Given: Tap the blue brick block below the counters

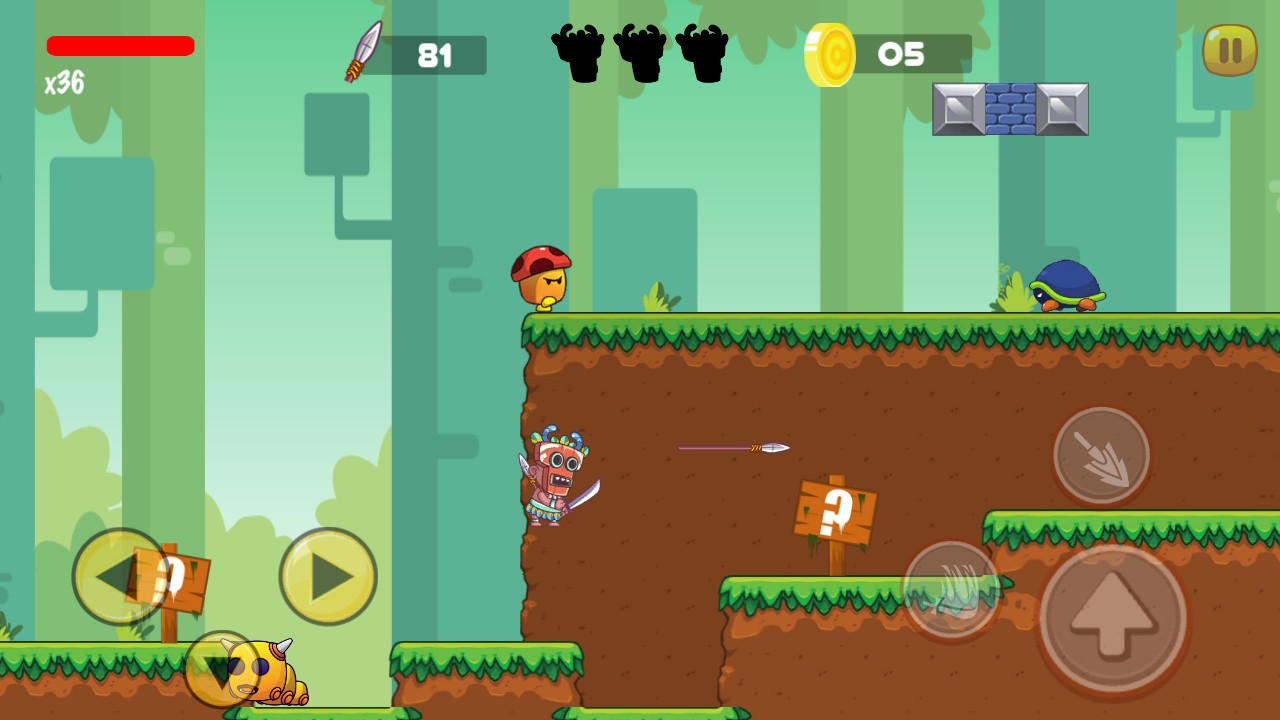Looking at the screenshot, I should [1010, 107].
